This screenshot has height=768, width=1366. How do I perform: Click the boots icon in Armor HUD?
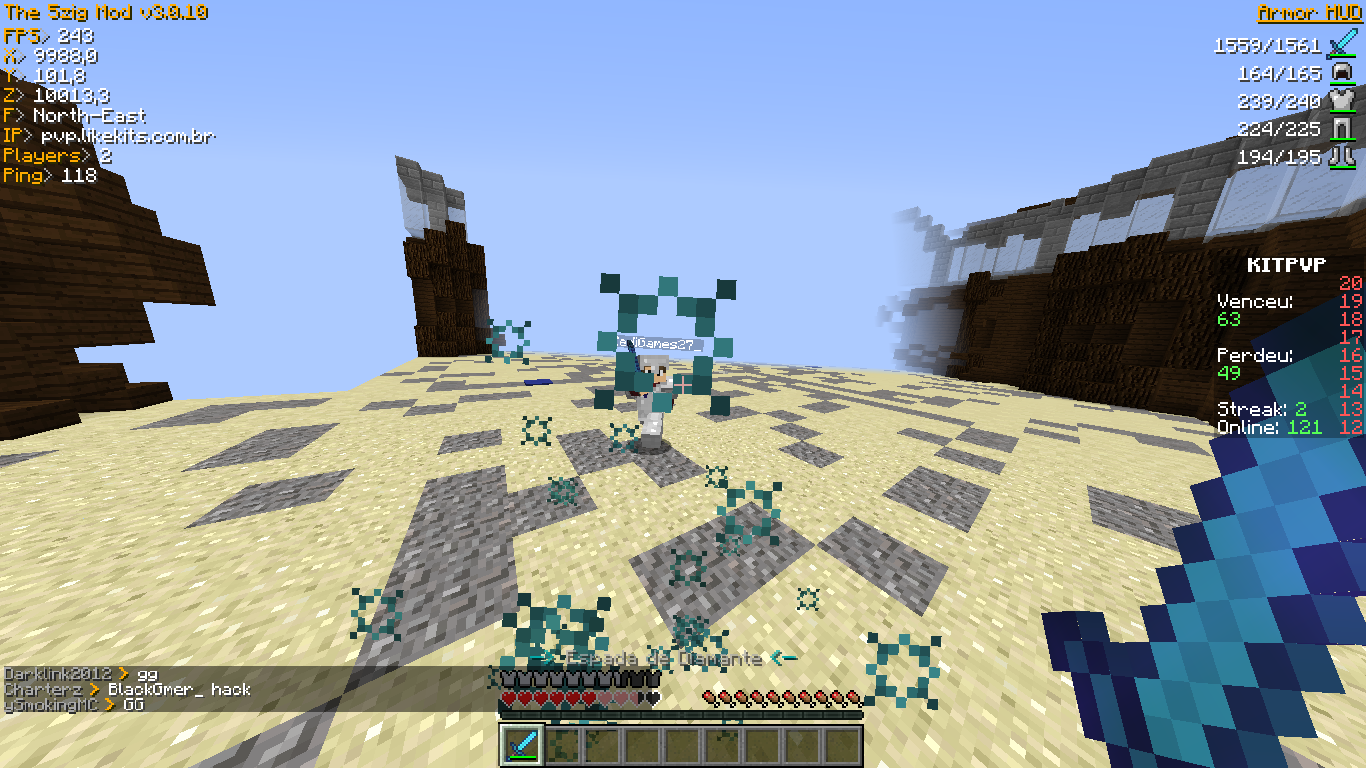coord(1341,156)
